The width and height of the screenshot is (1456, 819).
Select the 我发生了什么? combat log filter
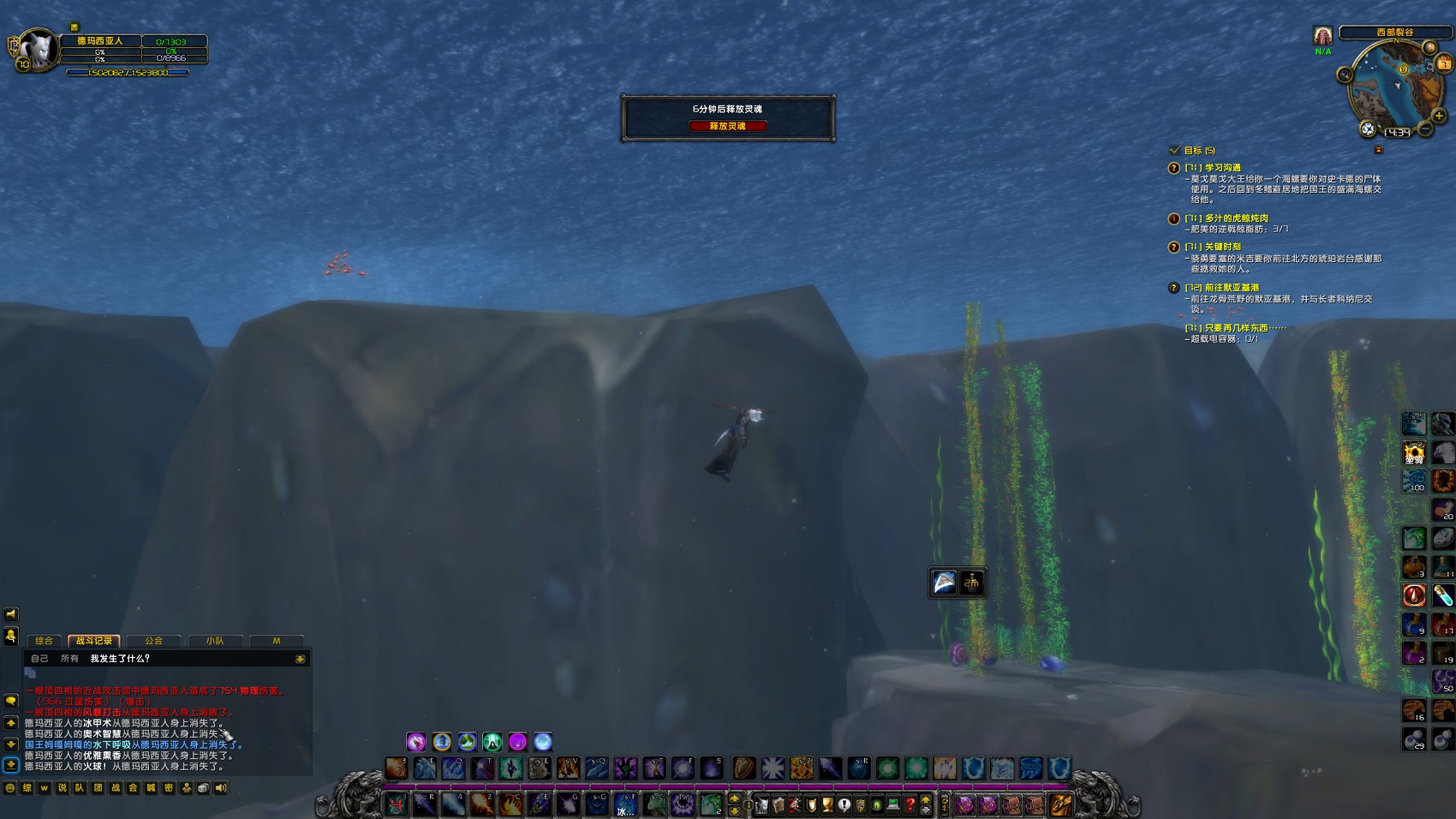pos(120,659)
